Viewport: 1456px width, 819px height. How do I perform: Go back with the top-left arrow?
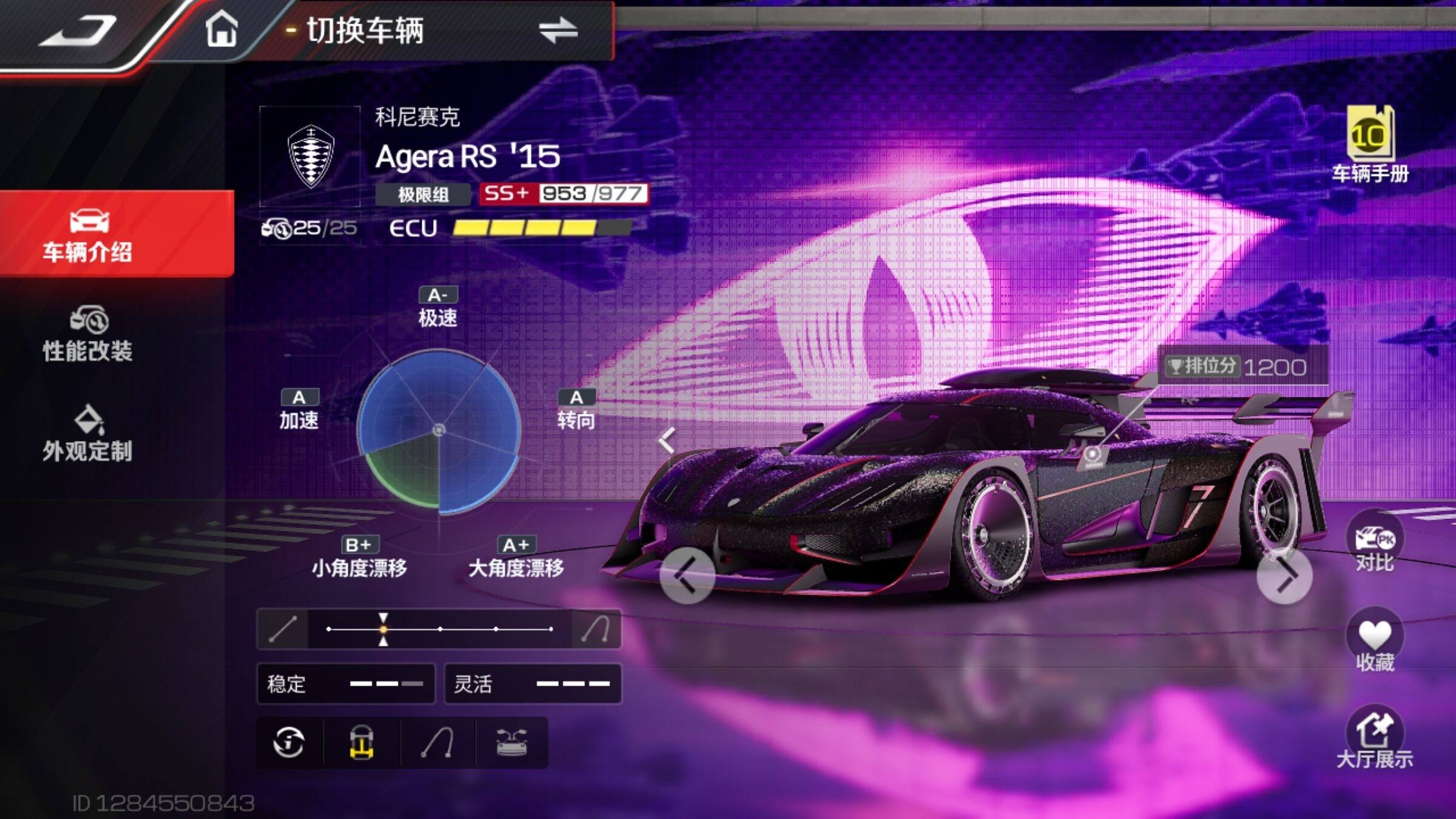(x=78, y=32)
